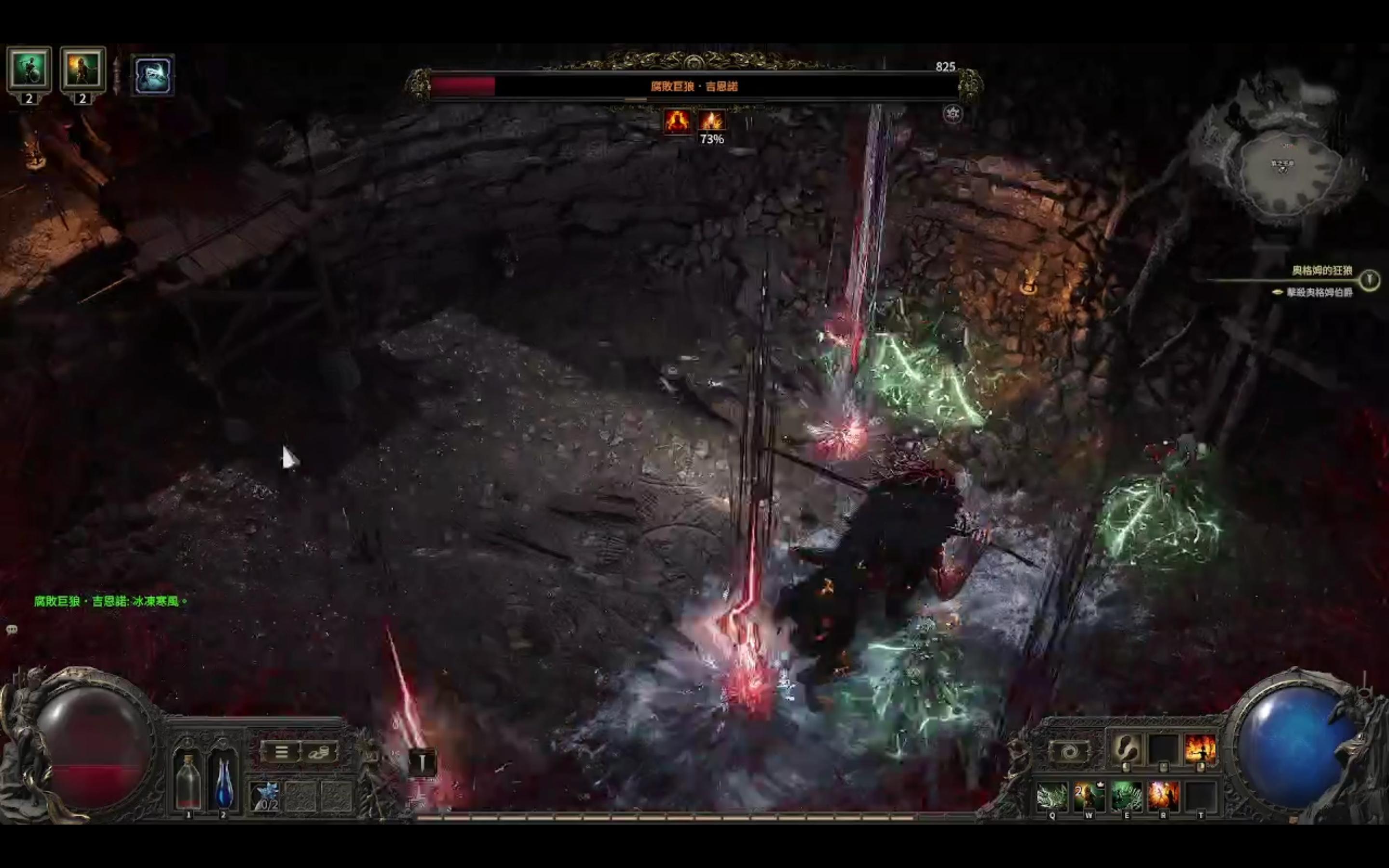Activate the orange fire skill on R

pos(1163,797)
